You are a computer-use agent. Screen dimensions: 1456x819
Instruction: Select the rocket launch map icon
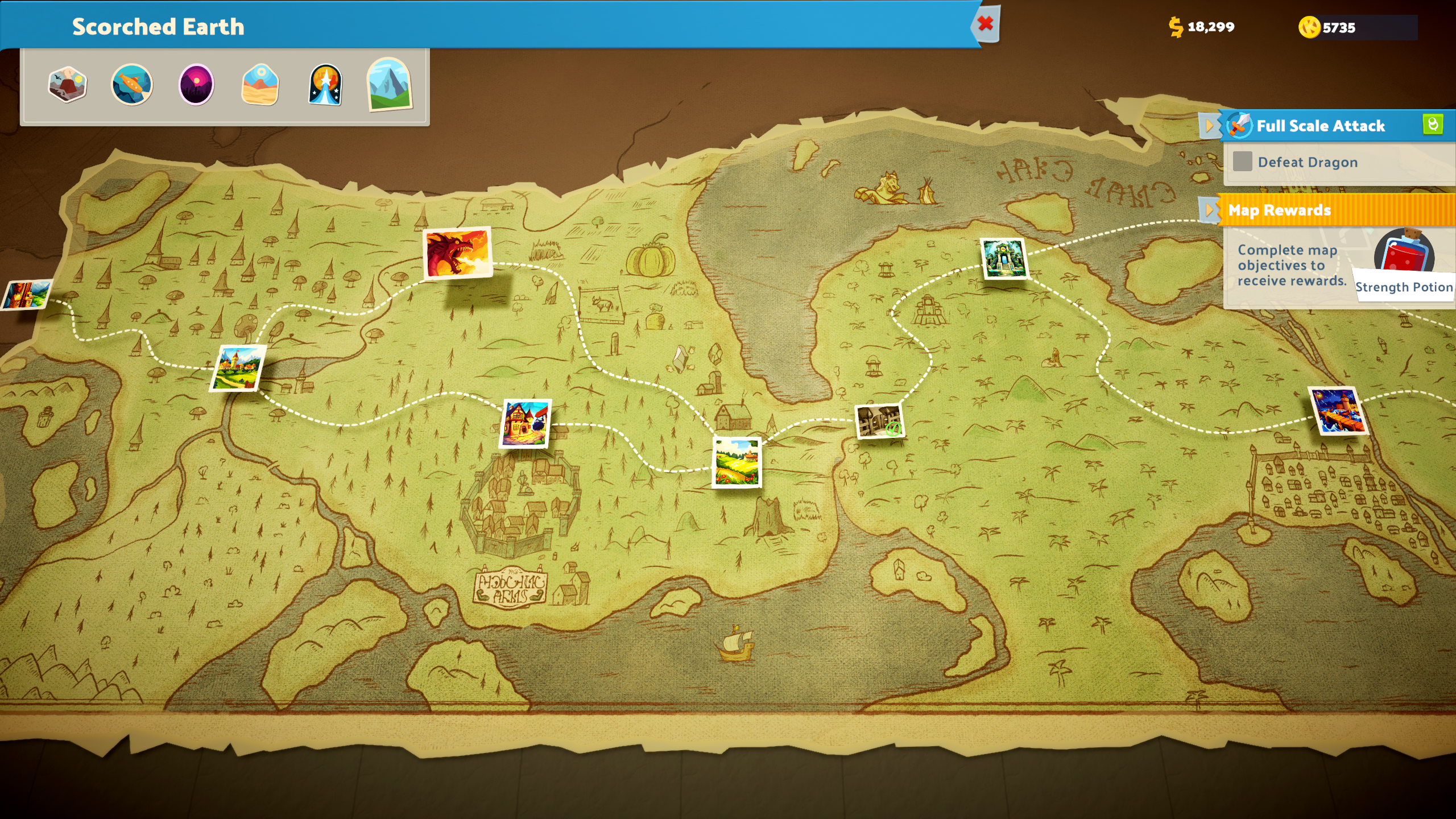coord(325,84)
